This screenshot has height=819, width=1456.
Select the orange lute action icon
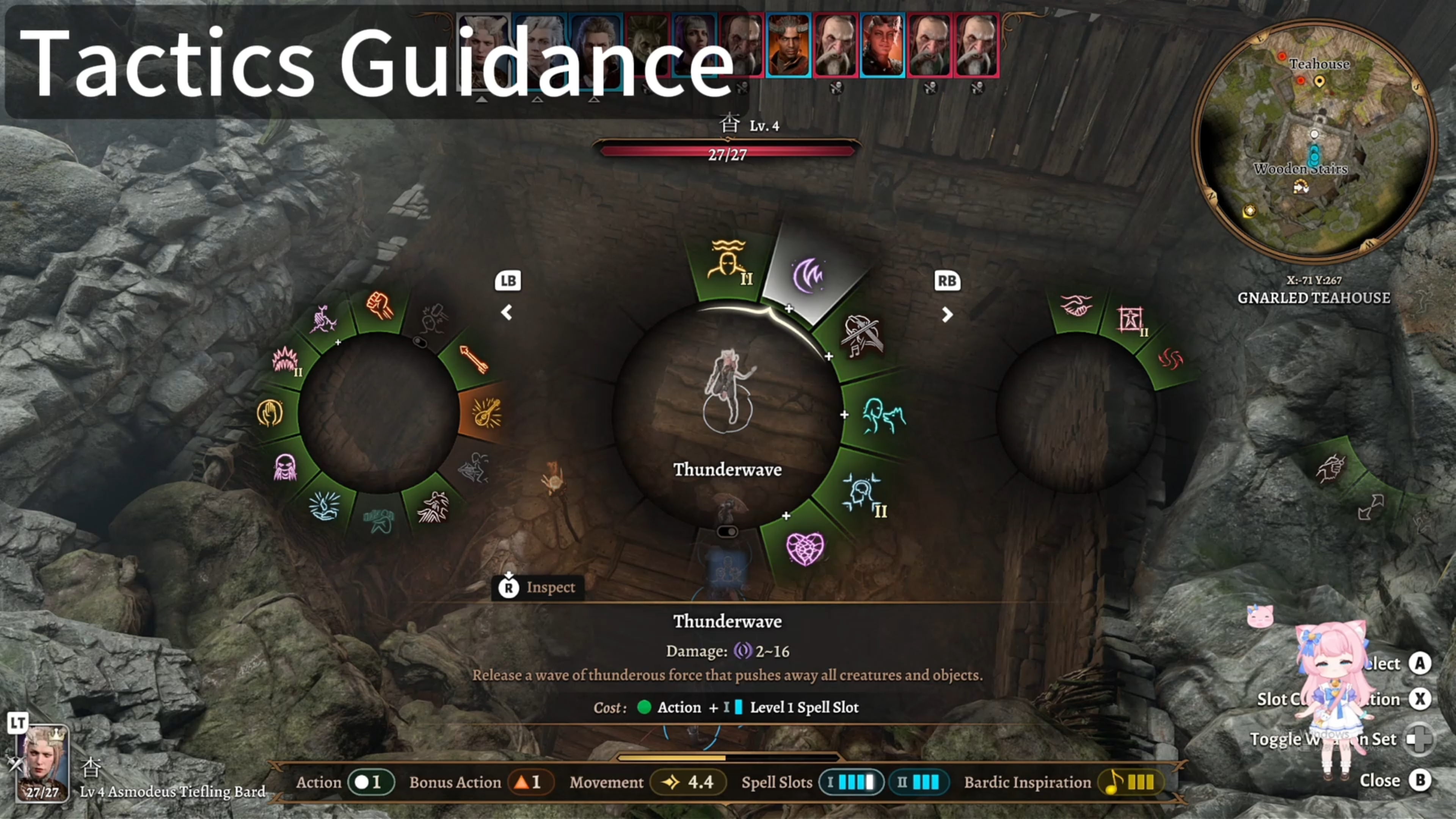[486, 413]
